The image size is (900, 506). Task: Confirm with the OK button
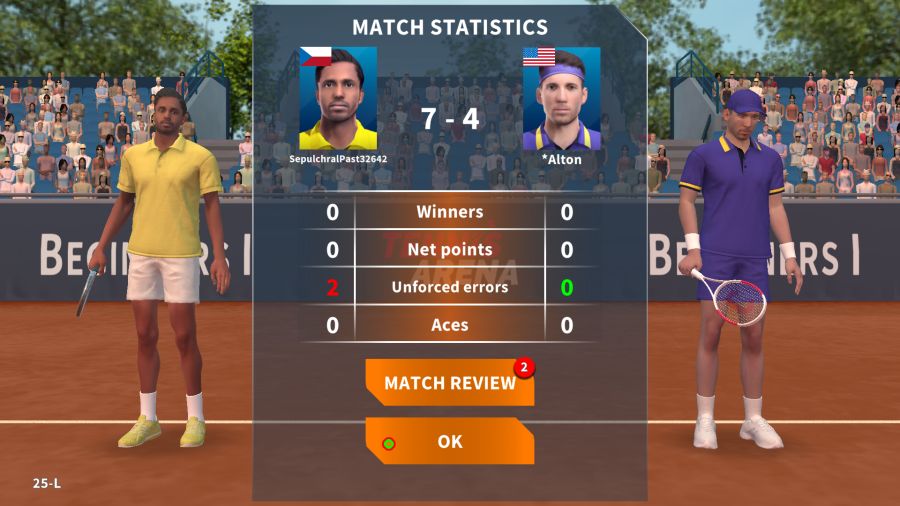[x=449, y=441]
